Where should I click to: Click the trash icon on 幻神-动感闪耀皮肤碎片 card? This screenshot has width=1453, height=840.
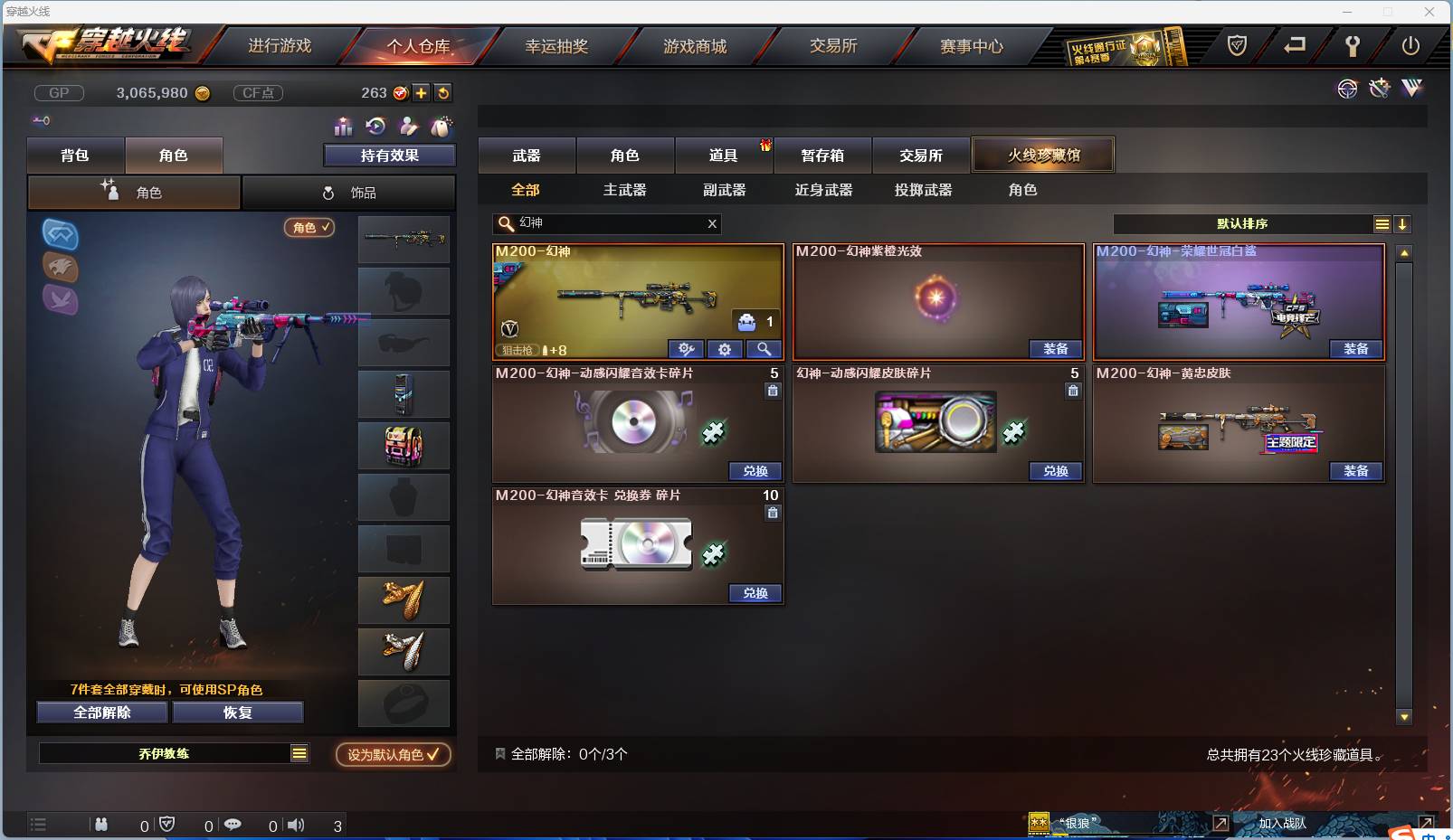pos(1073,391)
